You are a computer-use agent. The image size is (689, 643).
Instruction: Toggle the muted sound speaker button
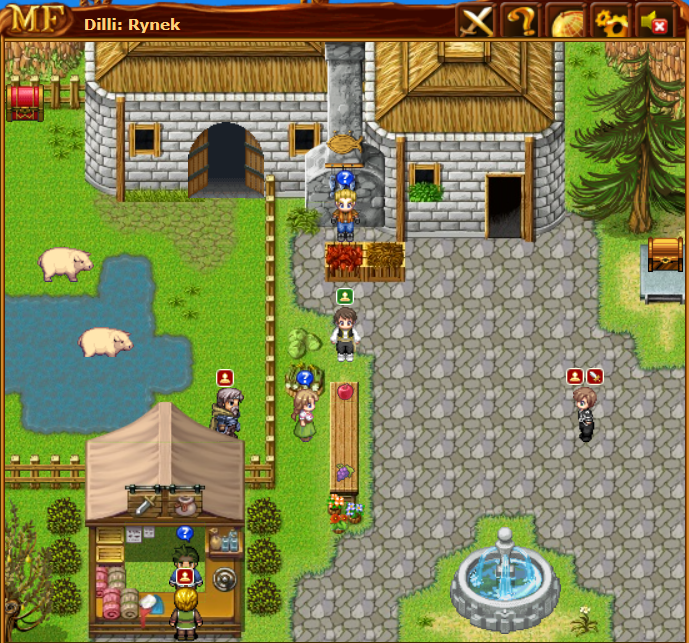(654, 21)
